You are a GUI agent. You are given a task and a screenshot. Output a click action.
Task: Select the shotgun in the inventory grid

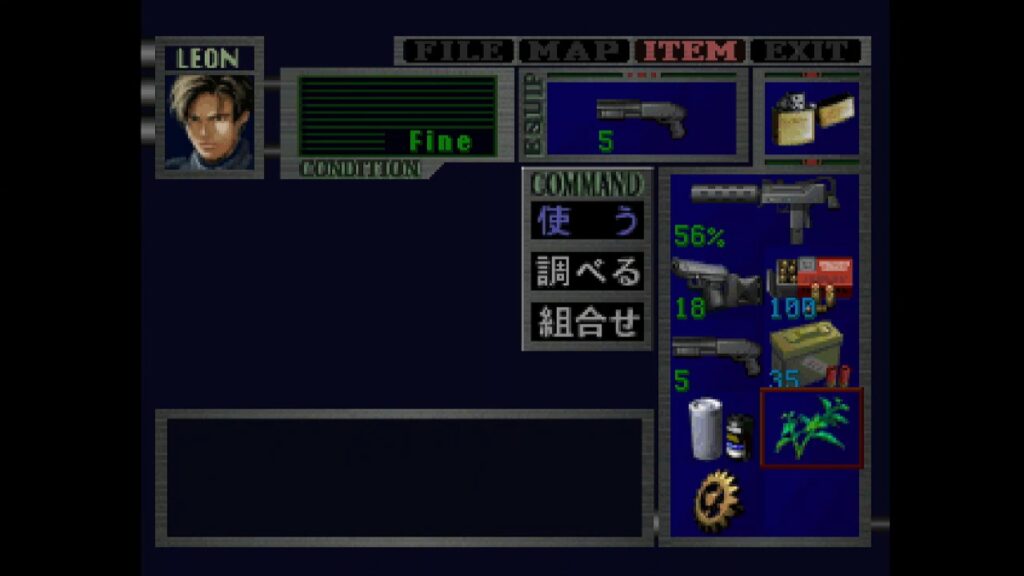[x=715, y=357]
